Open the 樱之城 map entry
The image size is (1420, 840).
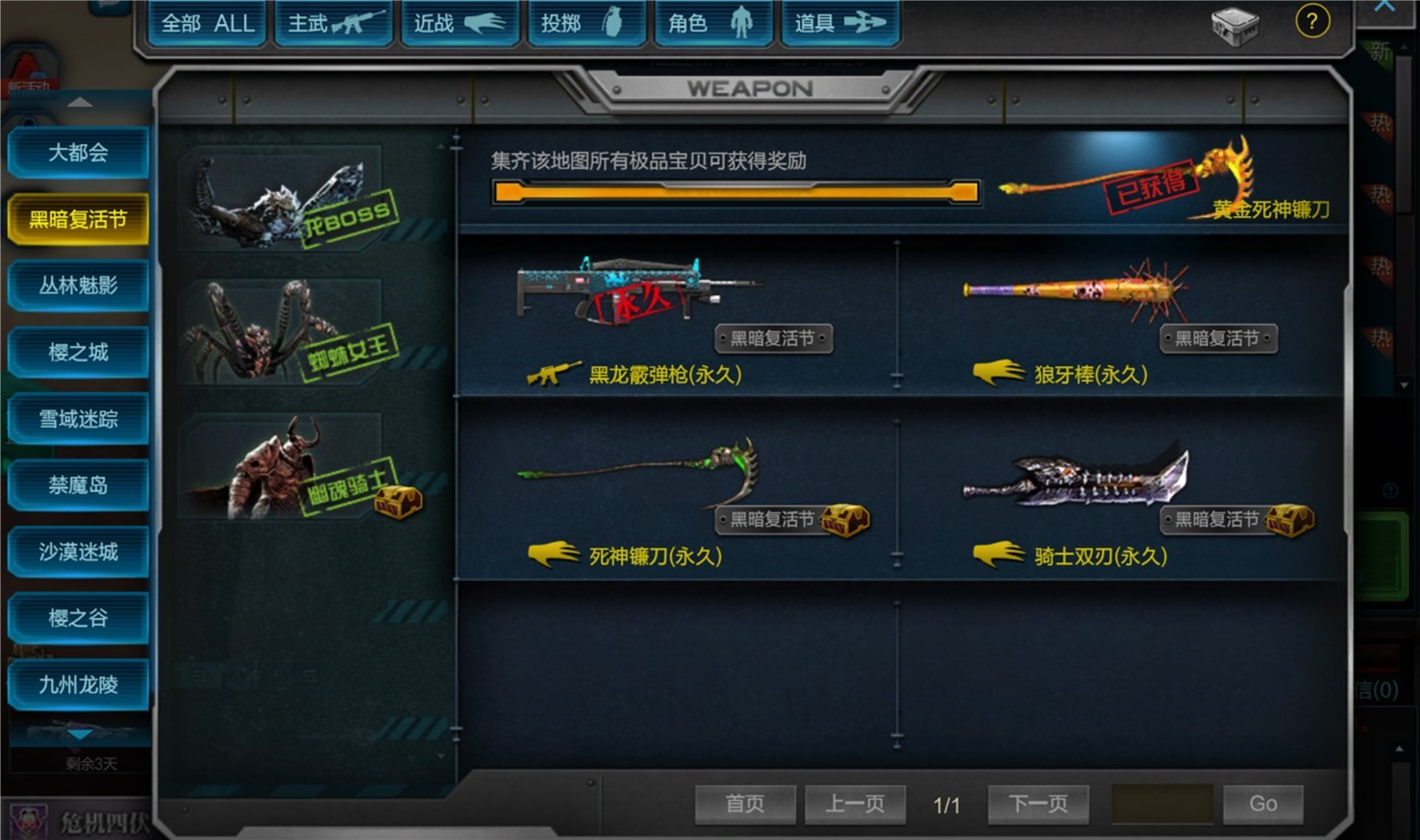click(x=79, y=353)
